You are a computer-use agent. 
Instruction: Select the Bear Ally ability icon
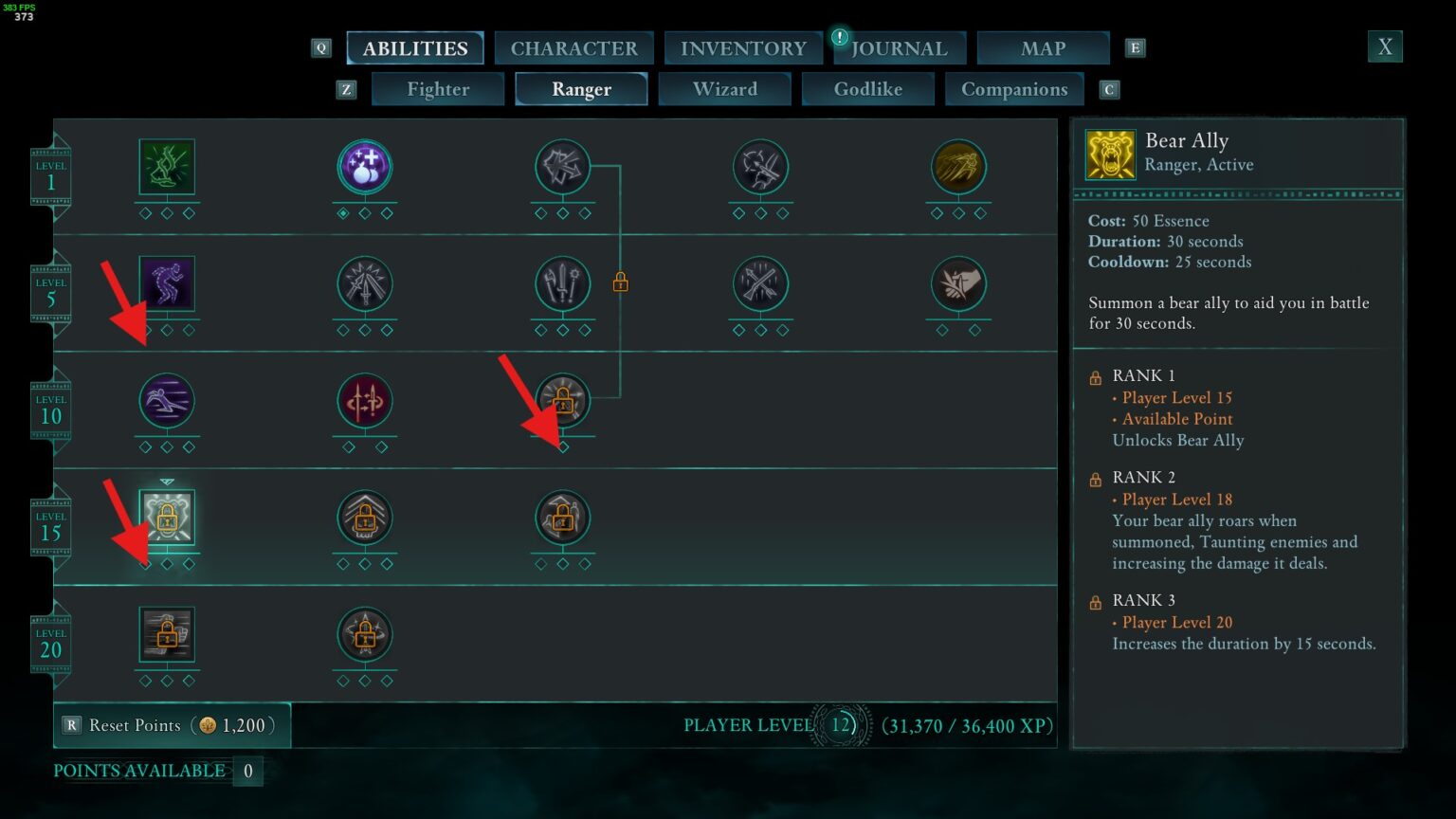tap(166, 519)
